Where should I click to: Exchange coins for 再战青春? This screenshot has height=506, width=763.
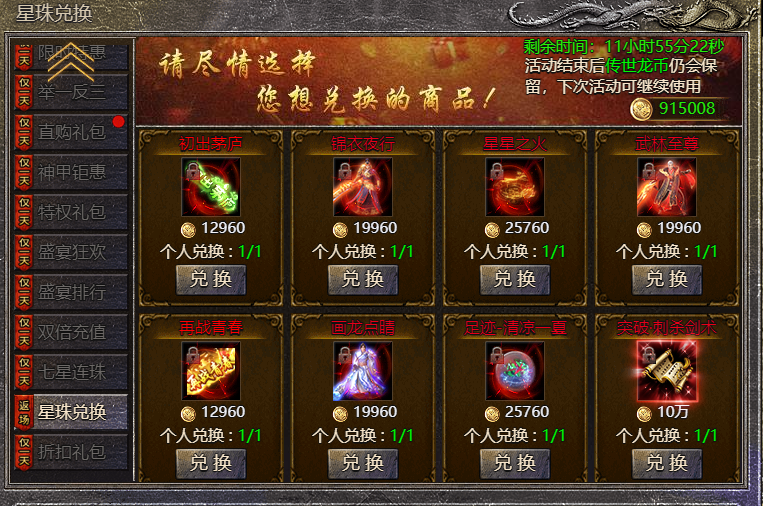coord(211,463)
